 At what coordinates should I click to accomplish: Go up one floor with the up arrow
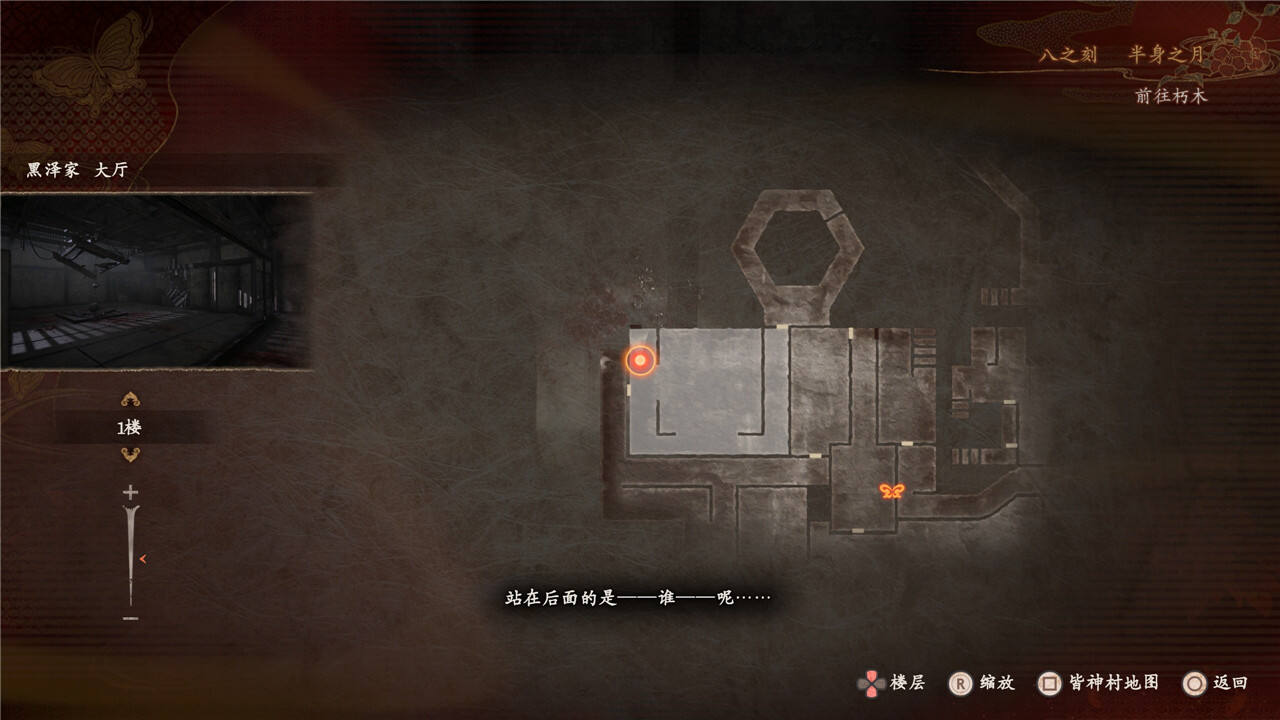(130, 400)
